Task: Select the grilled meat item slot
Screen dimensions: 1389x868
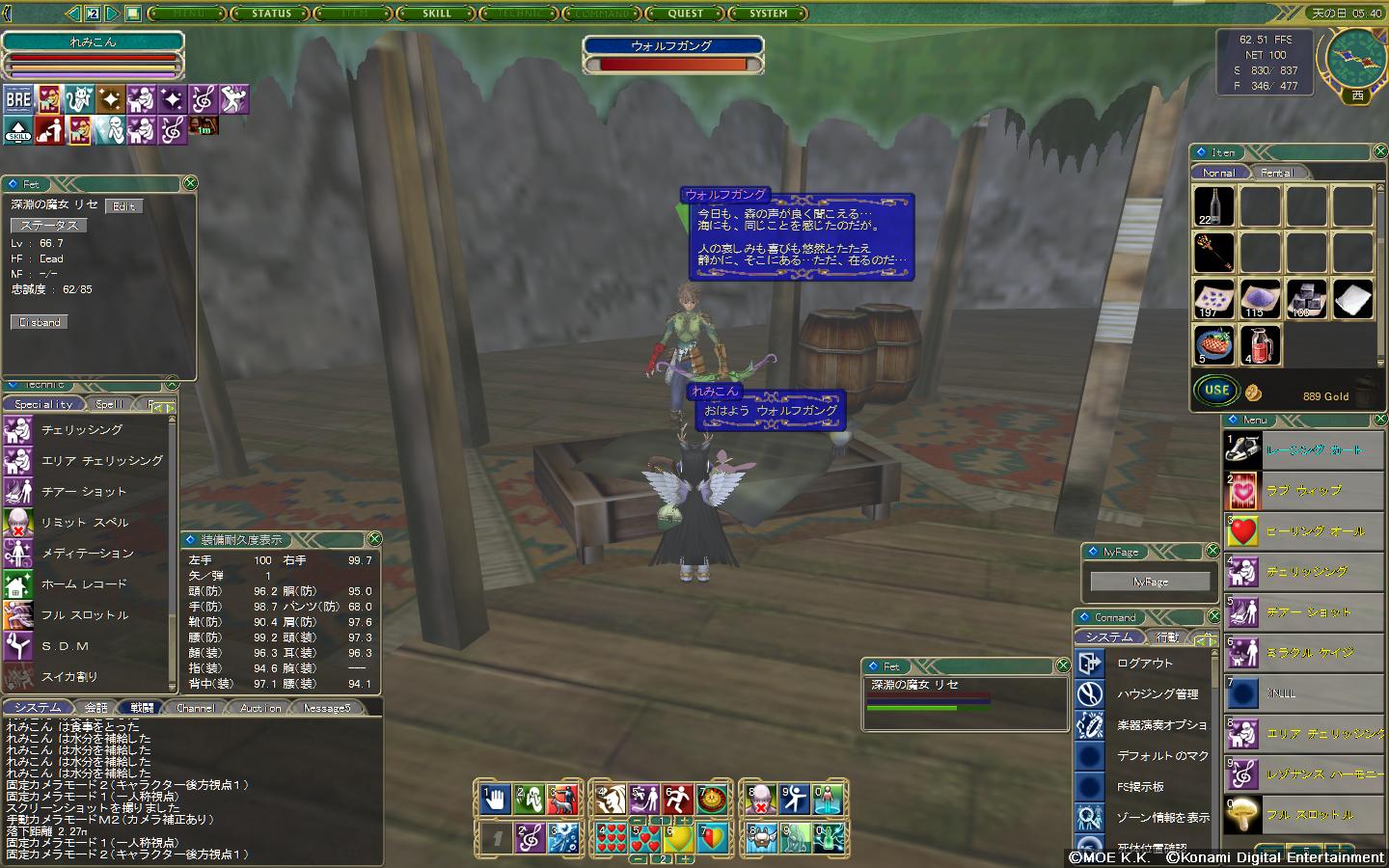Action: [x=1213, y=344]
